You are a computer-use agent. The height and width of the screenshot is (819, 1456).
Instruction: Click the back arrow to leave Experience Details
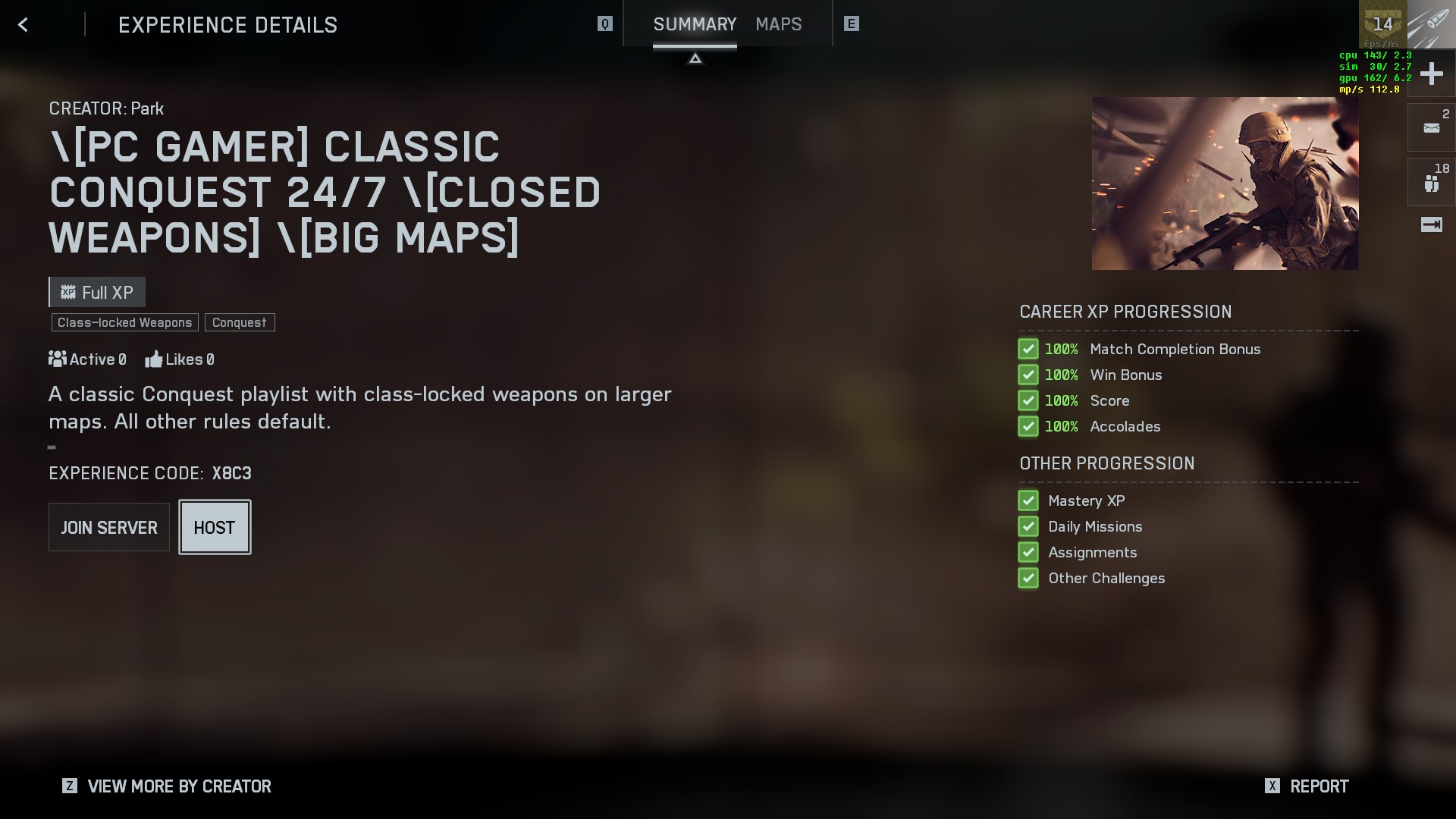tap(23, 24)
